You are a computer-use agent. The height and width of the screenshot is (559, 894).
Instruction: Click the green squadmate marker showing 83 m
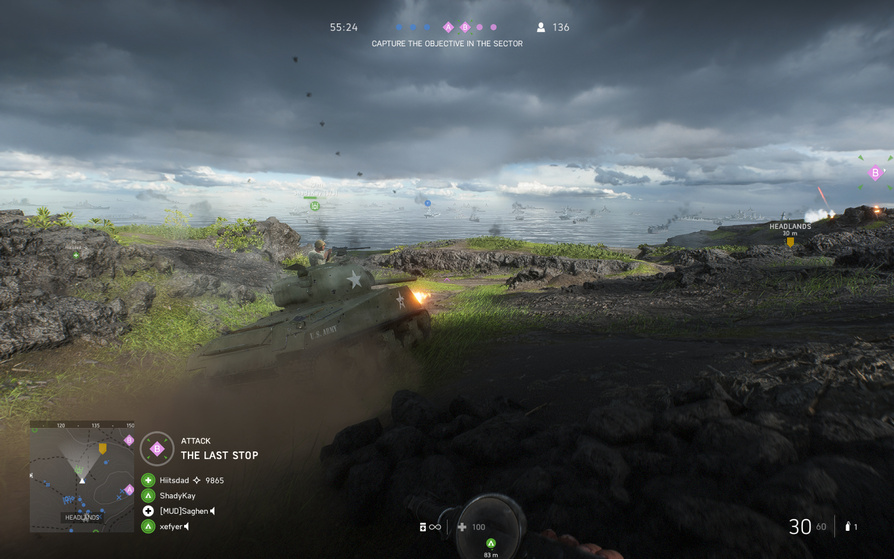click(490, 544)
